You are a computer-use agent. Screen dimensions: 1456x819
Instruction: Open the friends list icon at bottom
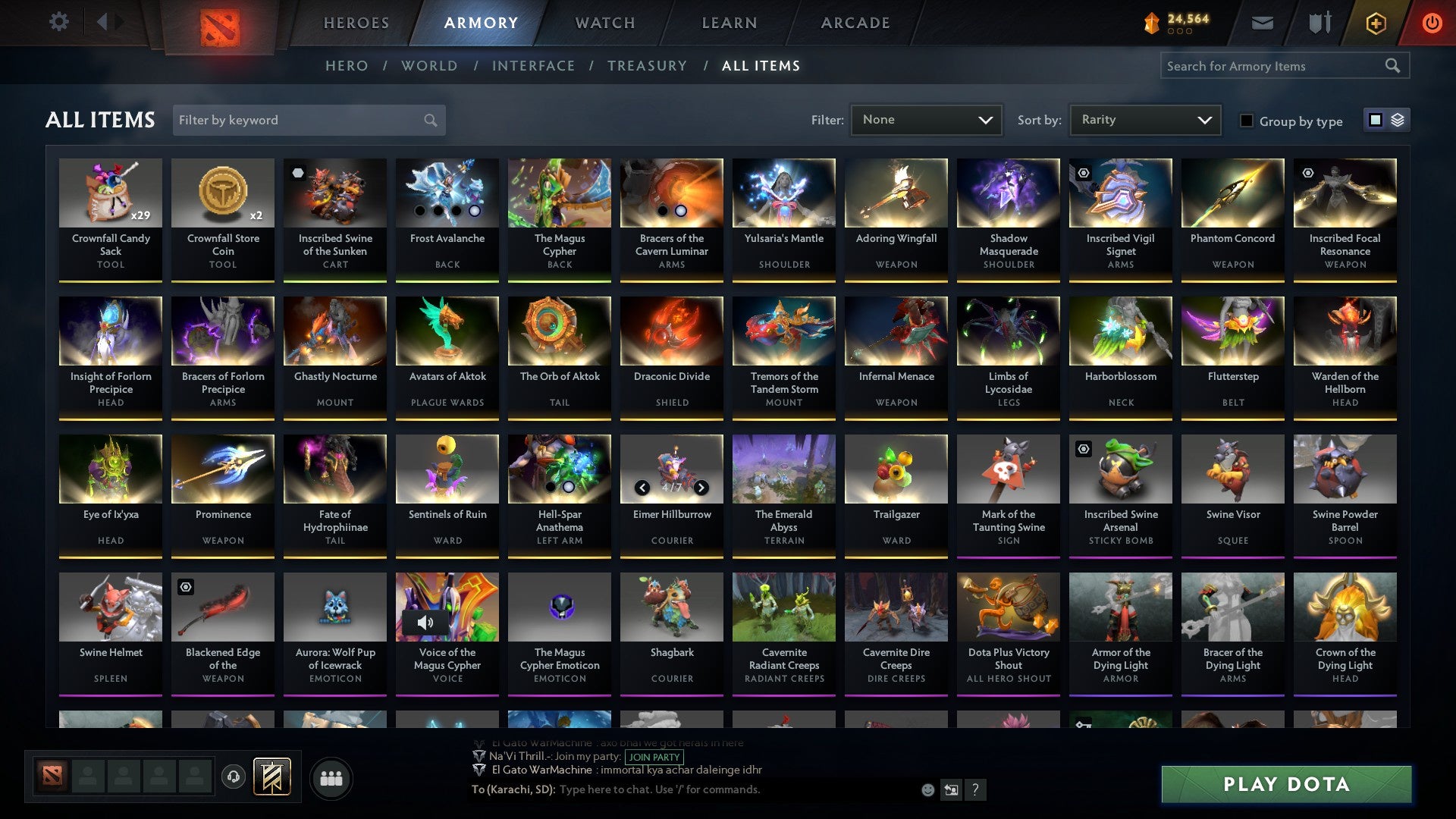[331, 777]
